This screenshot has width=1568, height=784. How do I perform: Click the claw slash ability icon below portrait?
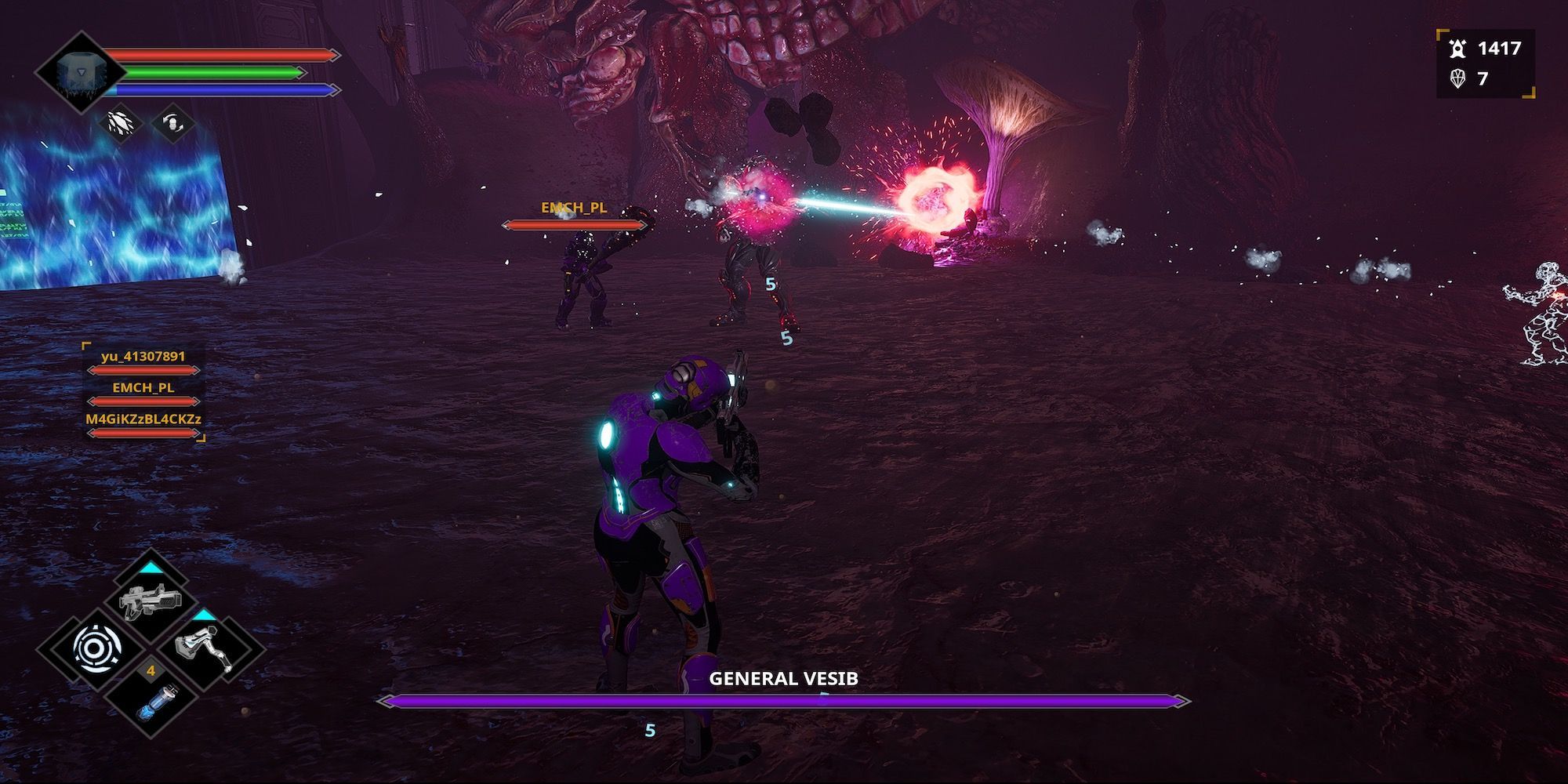tap(119, 123)
